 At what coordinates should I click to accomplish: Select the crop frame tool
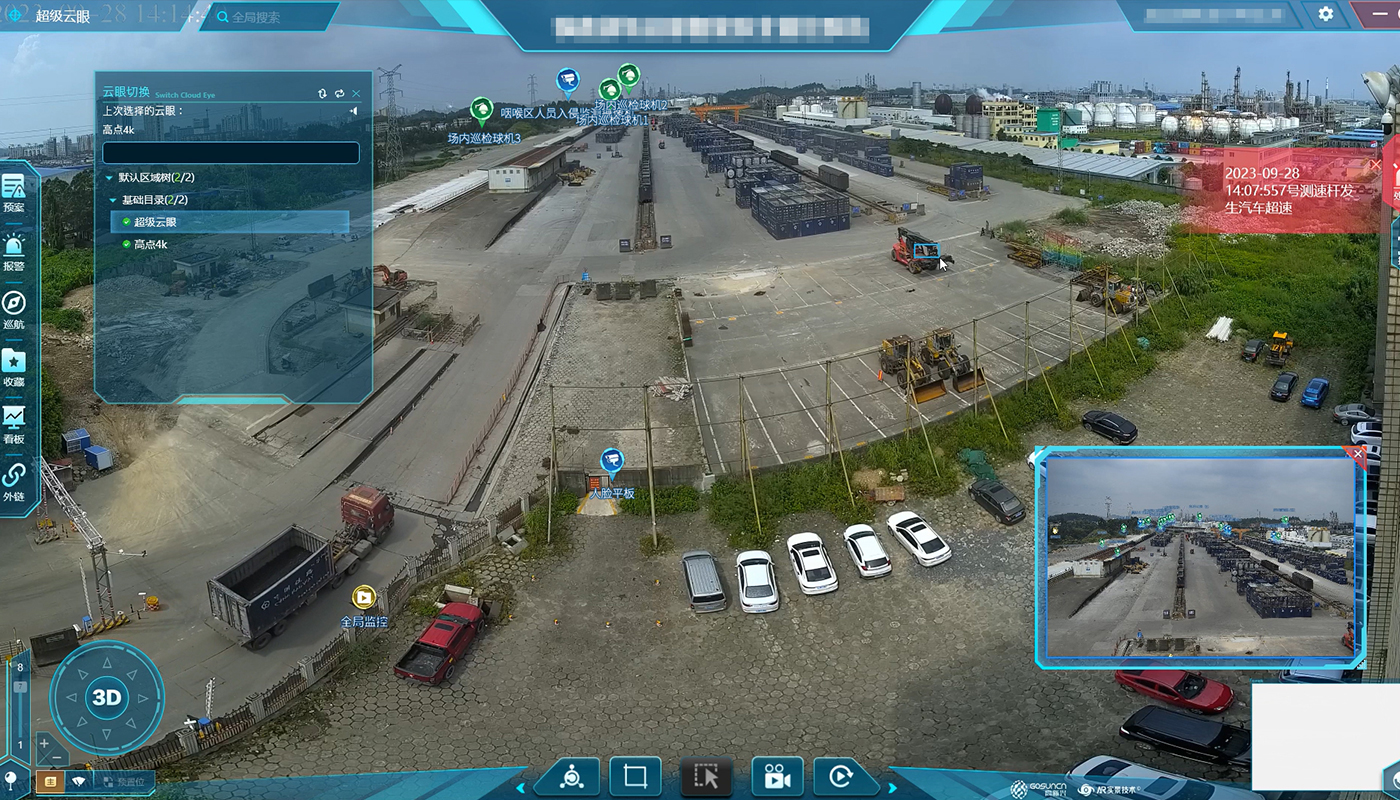click(635, 776)
